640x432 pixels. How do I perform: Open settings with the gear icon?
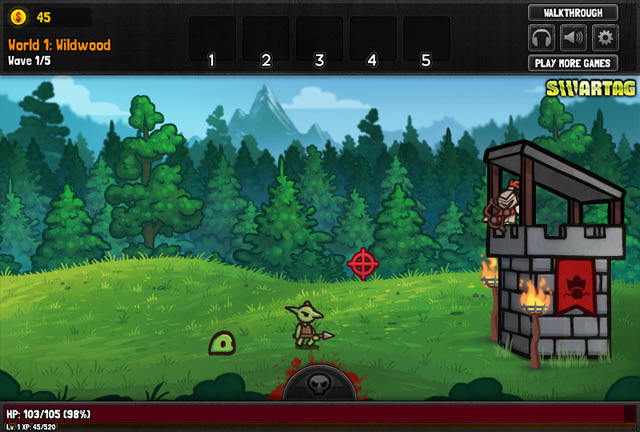[x=604, y=38]
